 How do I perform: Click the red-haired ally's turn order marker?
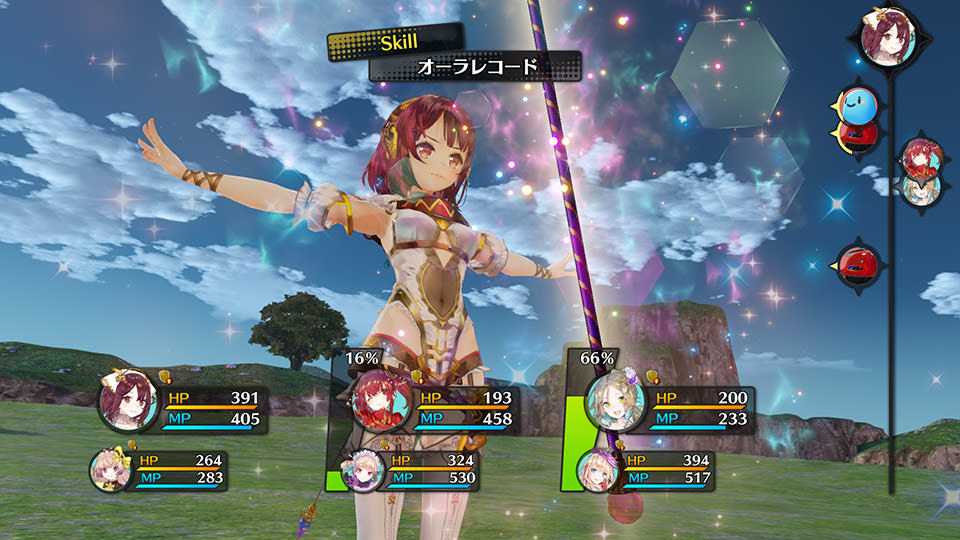[919, 156]
